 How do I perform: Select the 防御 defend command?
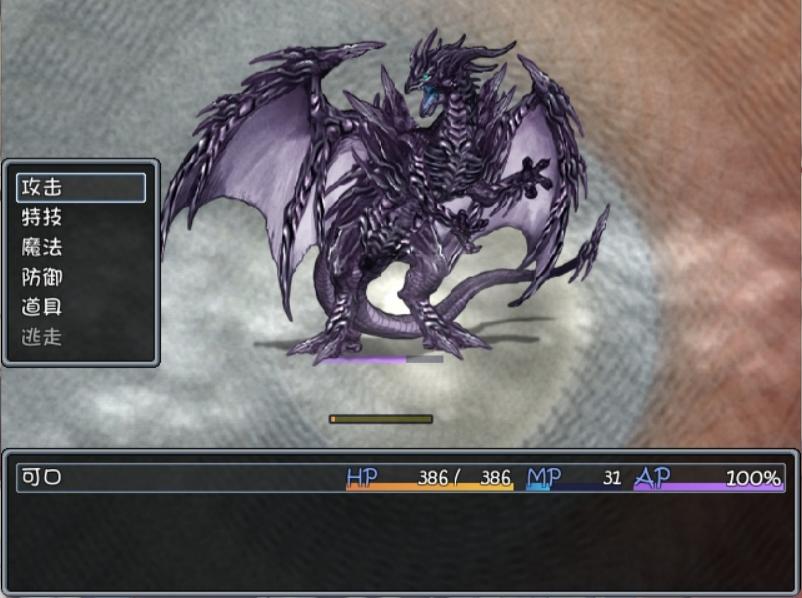(80, 277)
